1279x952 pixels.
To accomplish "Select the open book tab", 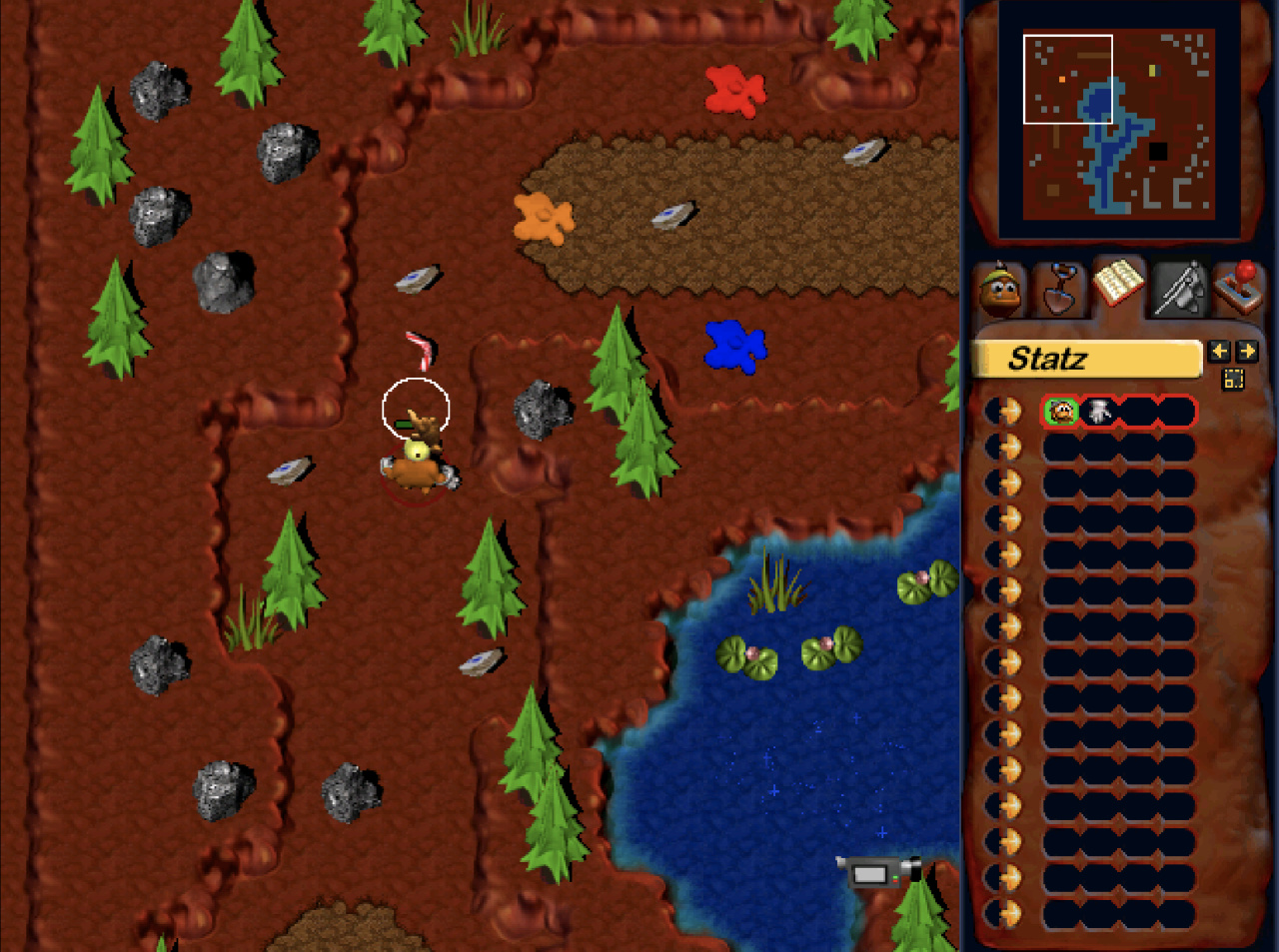I will (1118, 286).
